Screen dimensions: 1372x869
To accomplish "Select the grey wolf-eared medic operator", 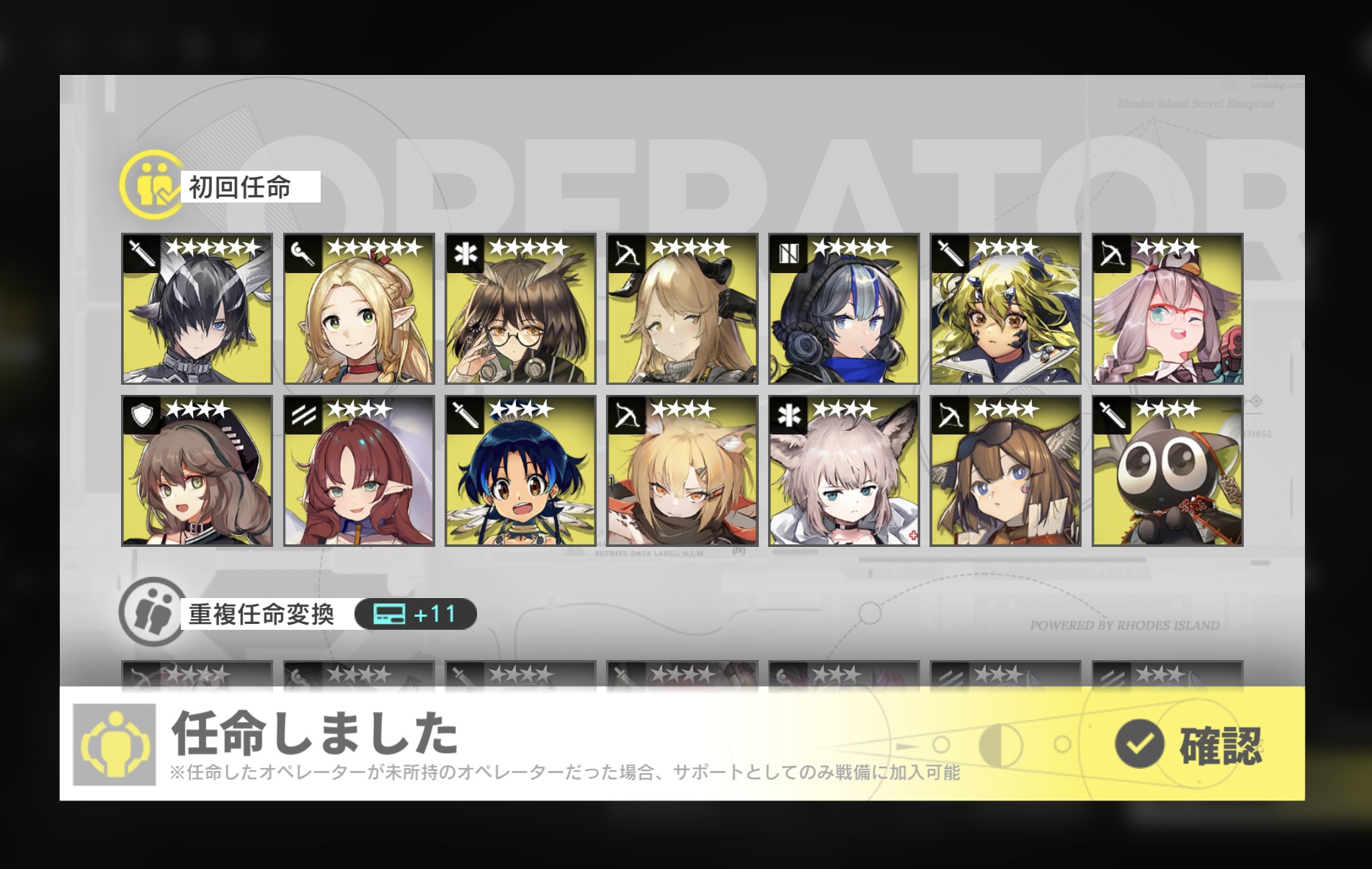I will point(844,471).
